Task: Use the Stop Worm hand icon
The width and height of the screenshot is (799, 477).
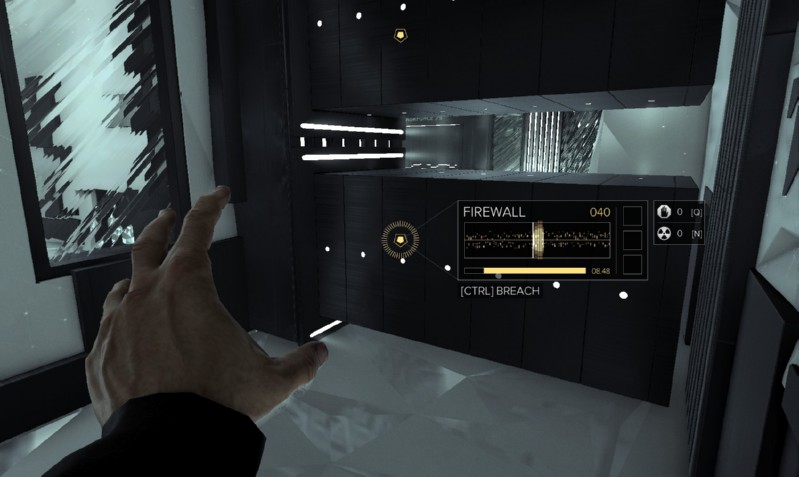Action: (x=664, y=211)
